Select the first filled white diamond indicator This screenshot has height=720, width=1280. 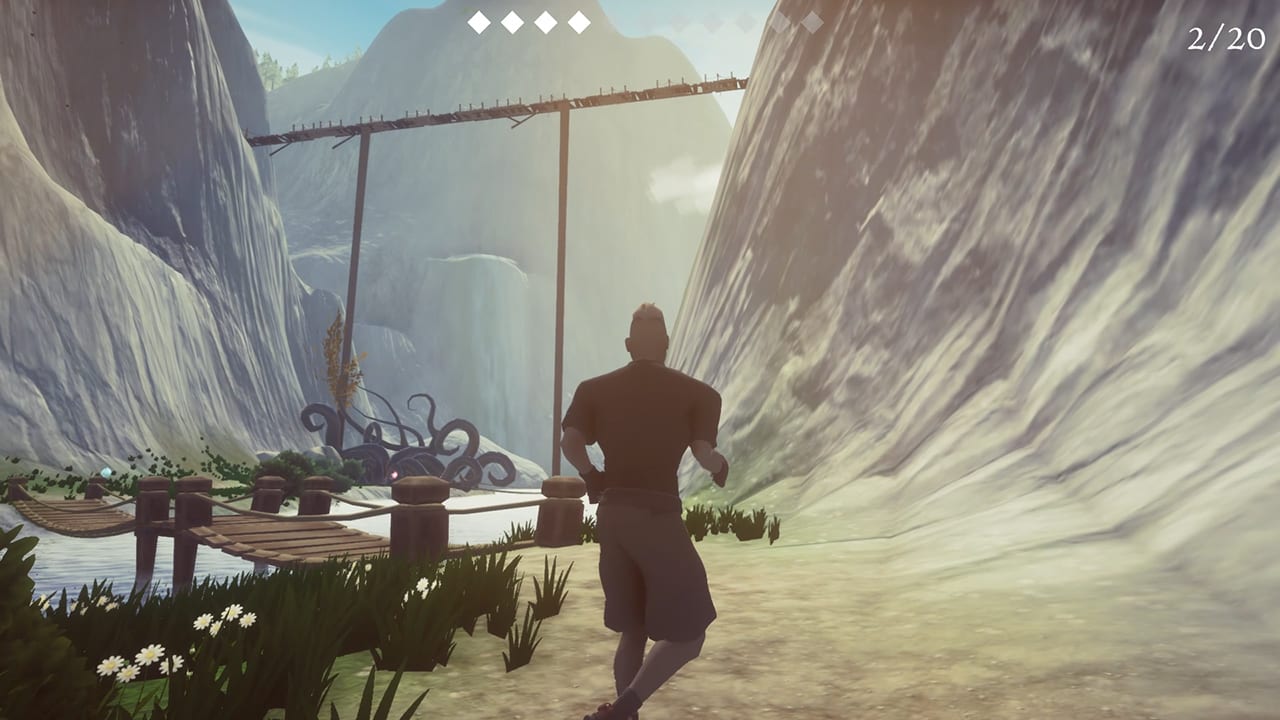coord(477,21)
